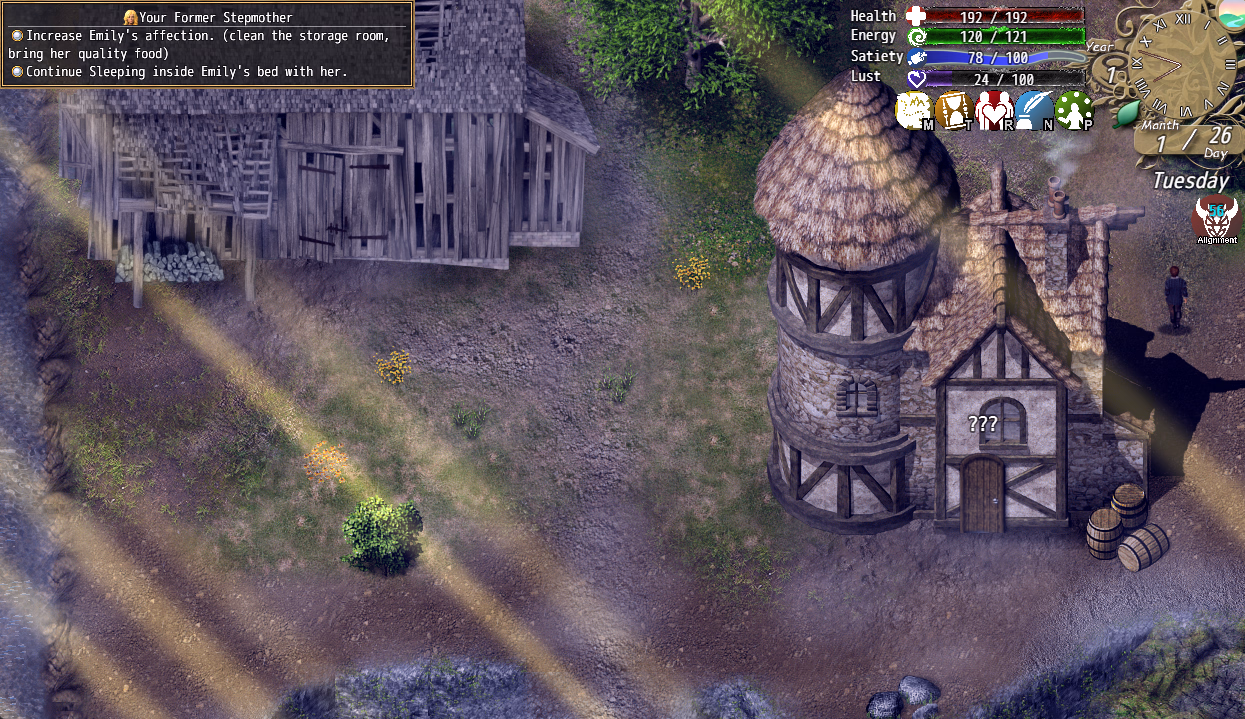Open the quill notes icon marked N

pyautogui.click(x=1034, y=111)
